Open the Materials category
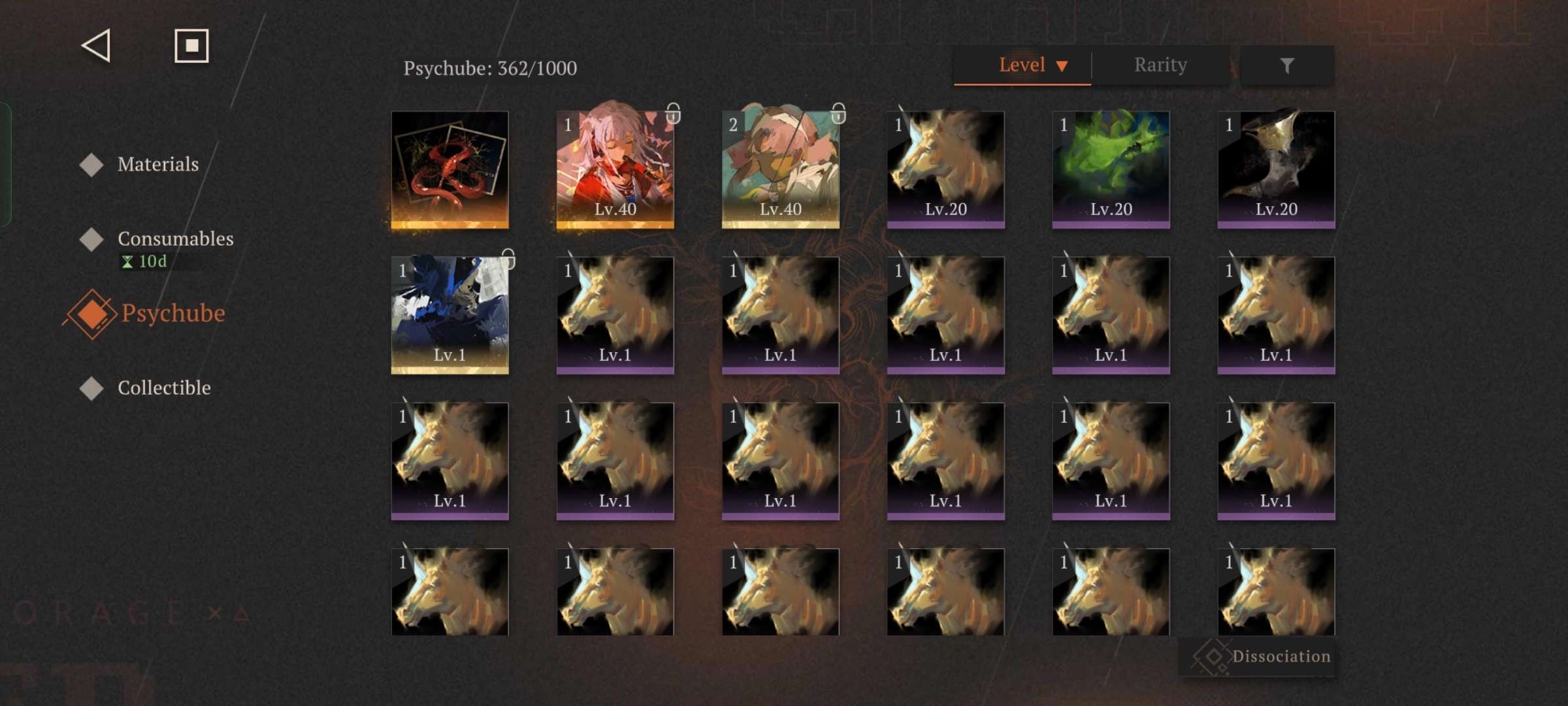Viewport: 1568px width, 706px height. pyautogui.click(x=157, y=164)
